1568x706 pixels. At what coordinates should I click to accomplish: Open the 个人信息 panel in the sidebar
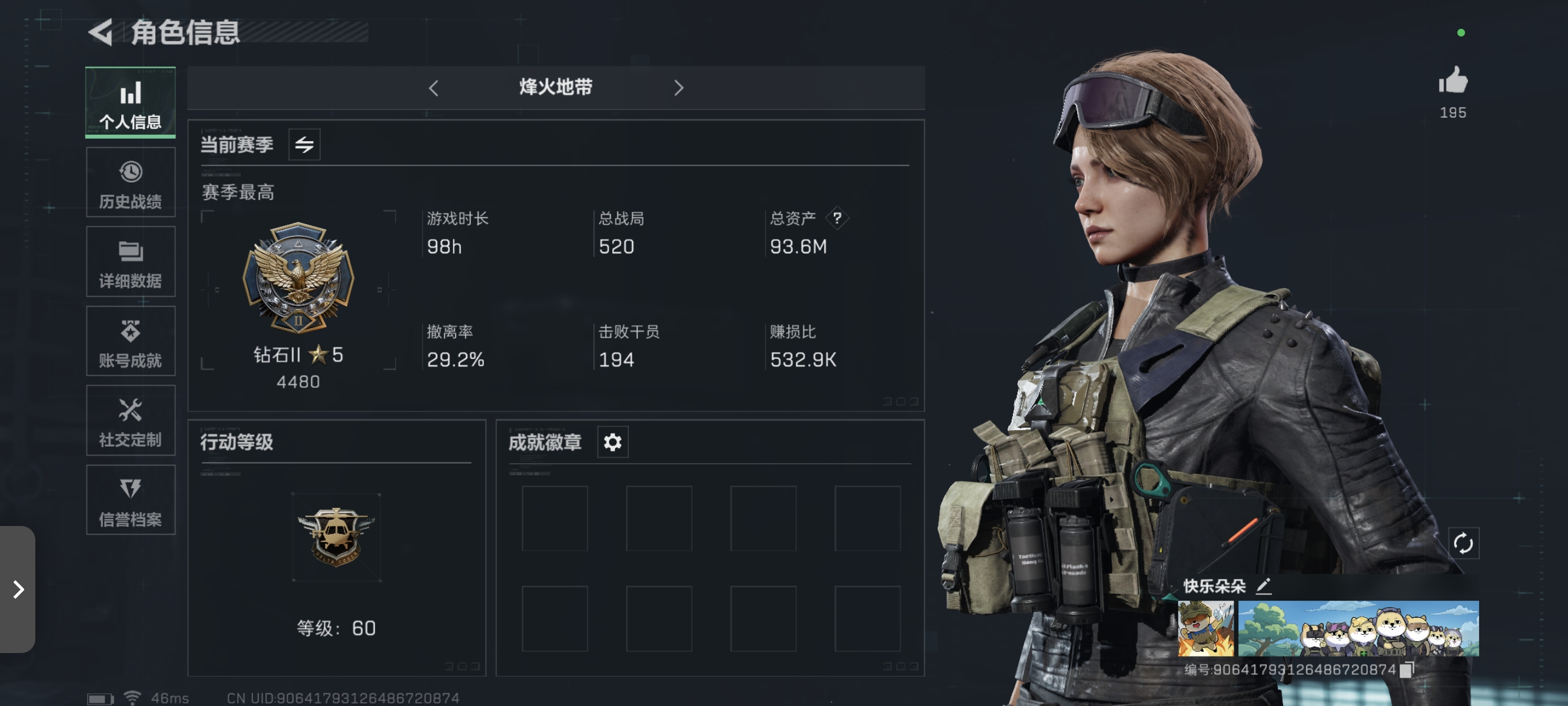129,104
